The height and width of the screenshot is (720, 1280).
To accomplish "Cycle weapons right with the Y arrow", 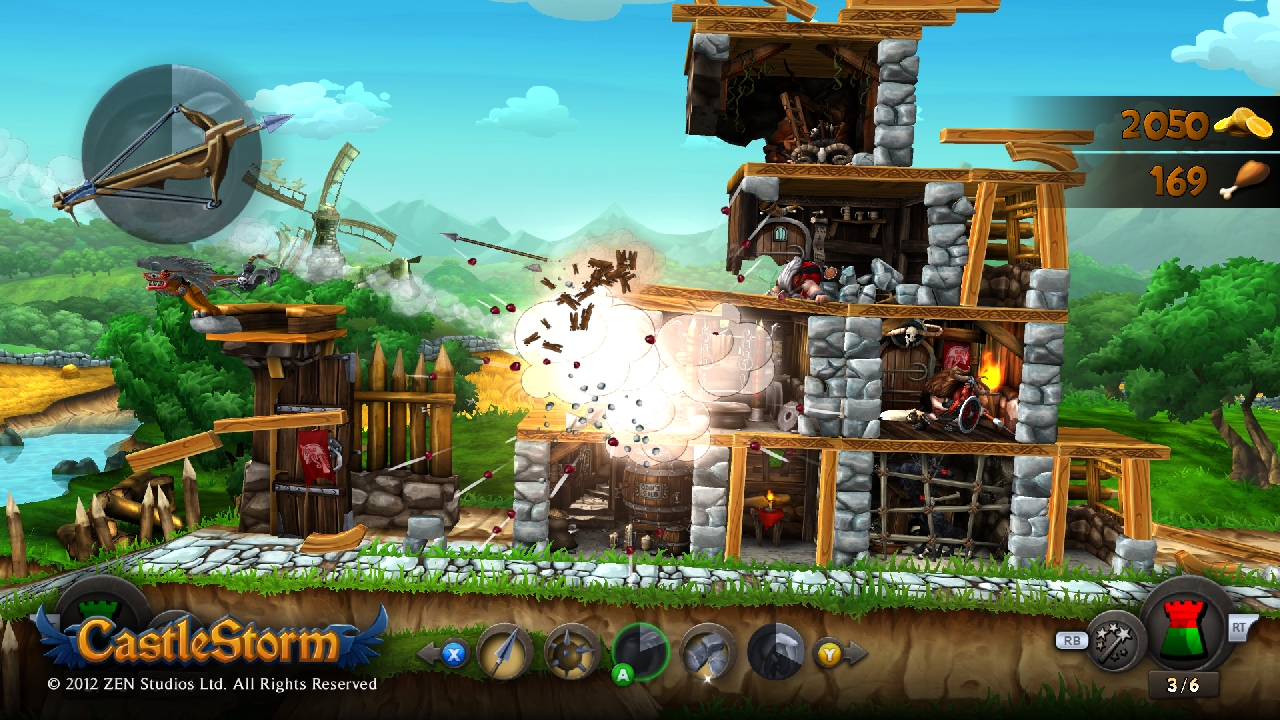I will coord(827,650).
